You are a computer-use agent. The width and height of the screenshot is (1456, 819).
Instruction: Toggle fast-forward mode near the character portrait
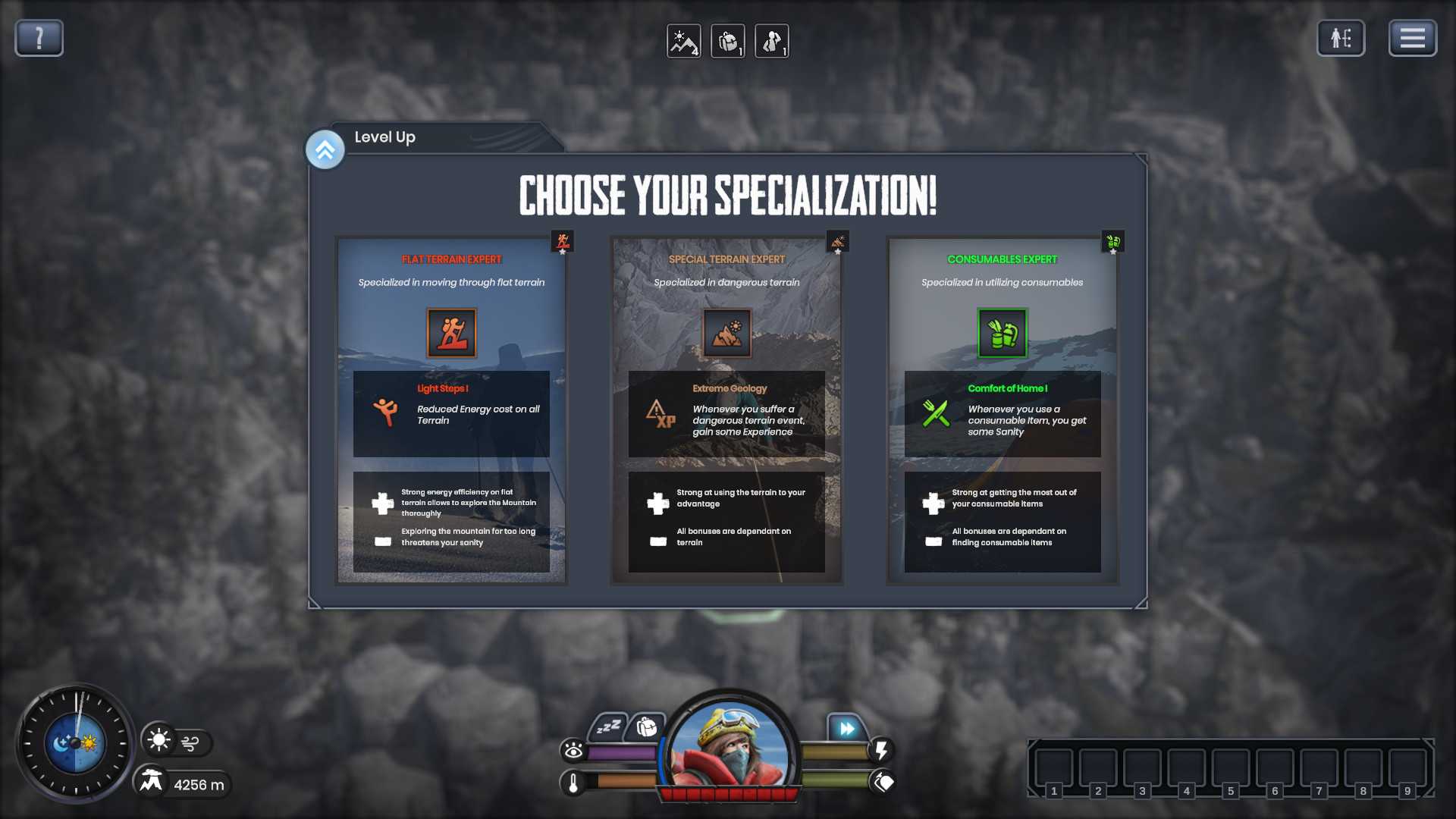(847, 728)
